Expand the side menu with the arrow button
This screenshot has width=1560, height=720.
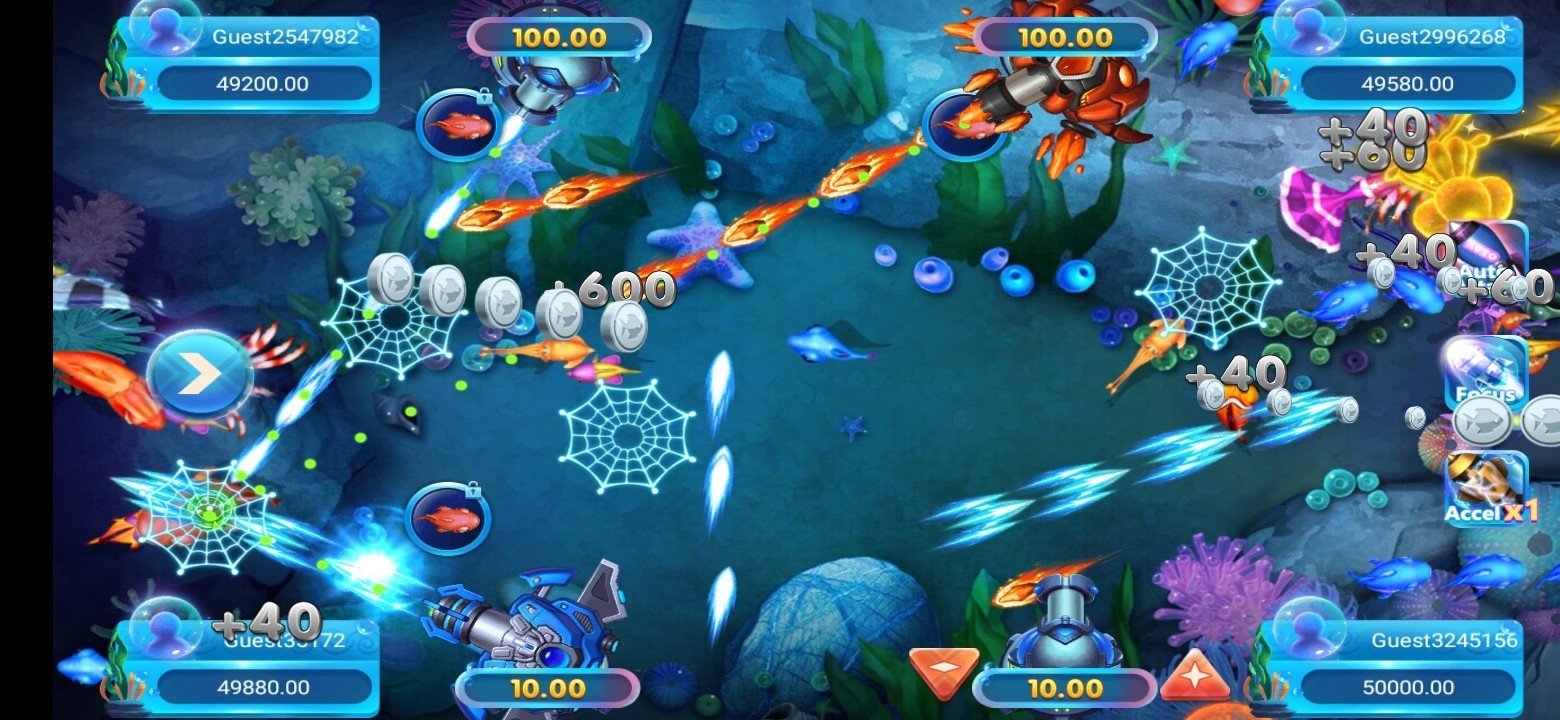tap(199, 375)
